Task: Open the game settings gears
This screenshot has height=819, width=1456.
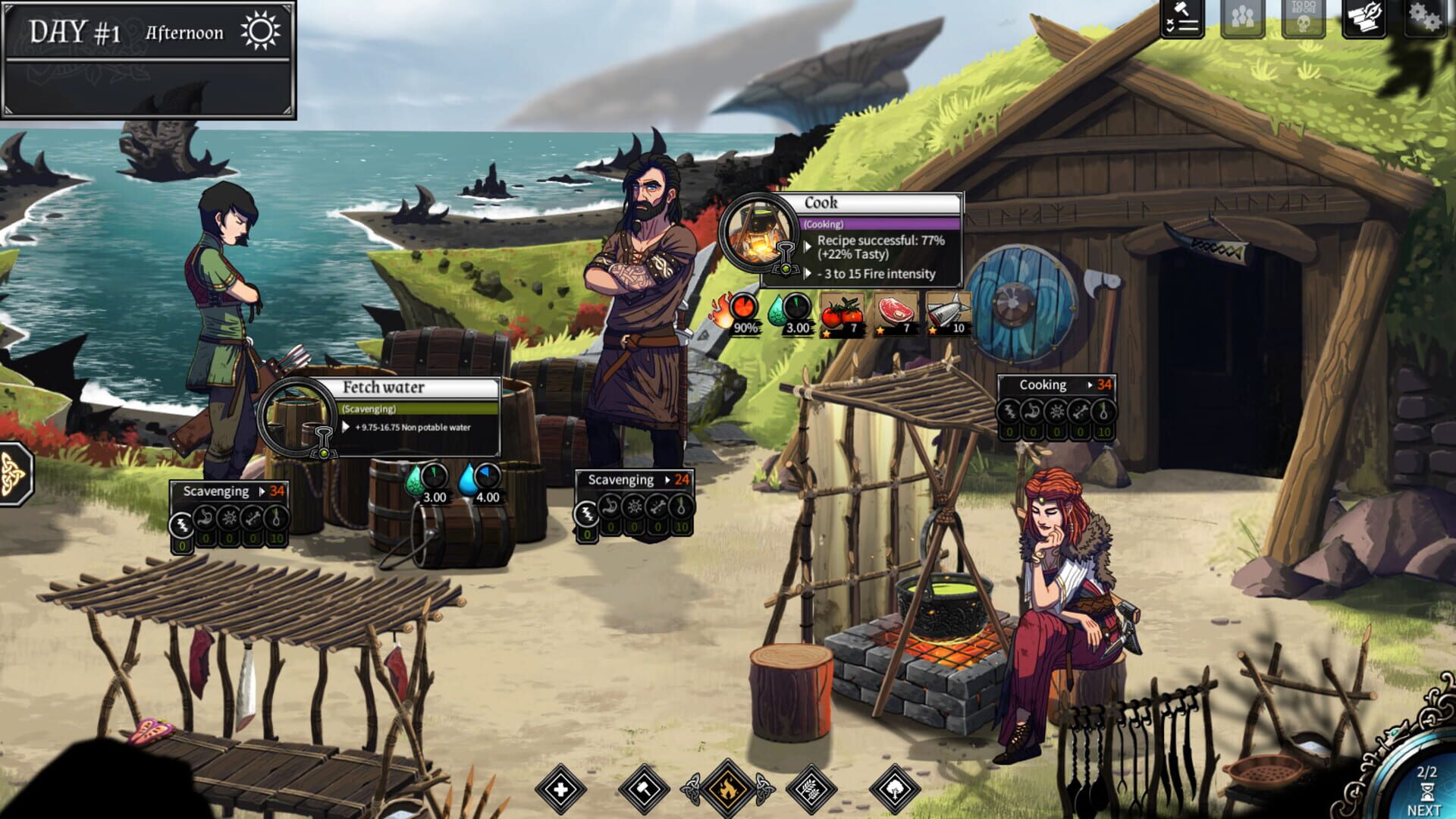Action: 1426,17
